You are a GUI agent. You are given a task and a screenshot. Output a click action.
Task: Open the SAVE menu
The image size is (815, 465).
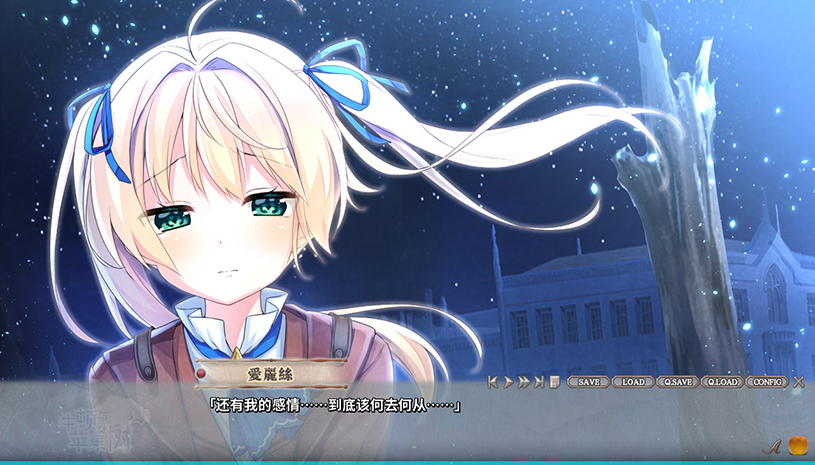[587, 382]
